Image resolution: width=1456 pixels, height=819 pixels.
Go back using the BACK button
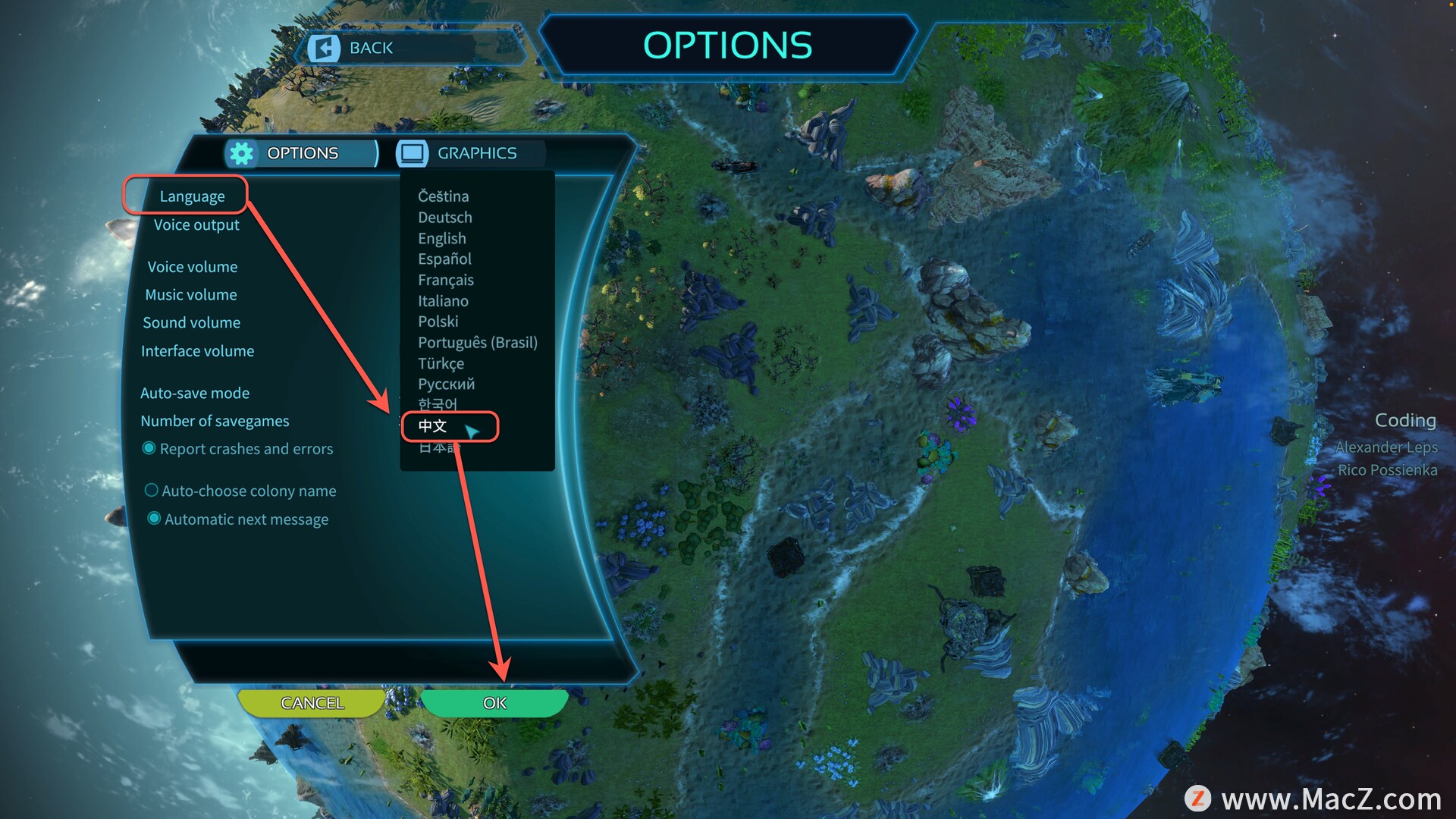[x=369, y=48]
